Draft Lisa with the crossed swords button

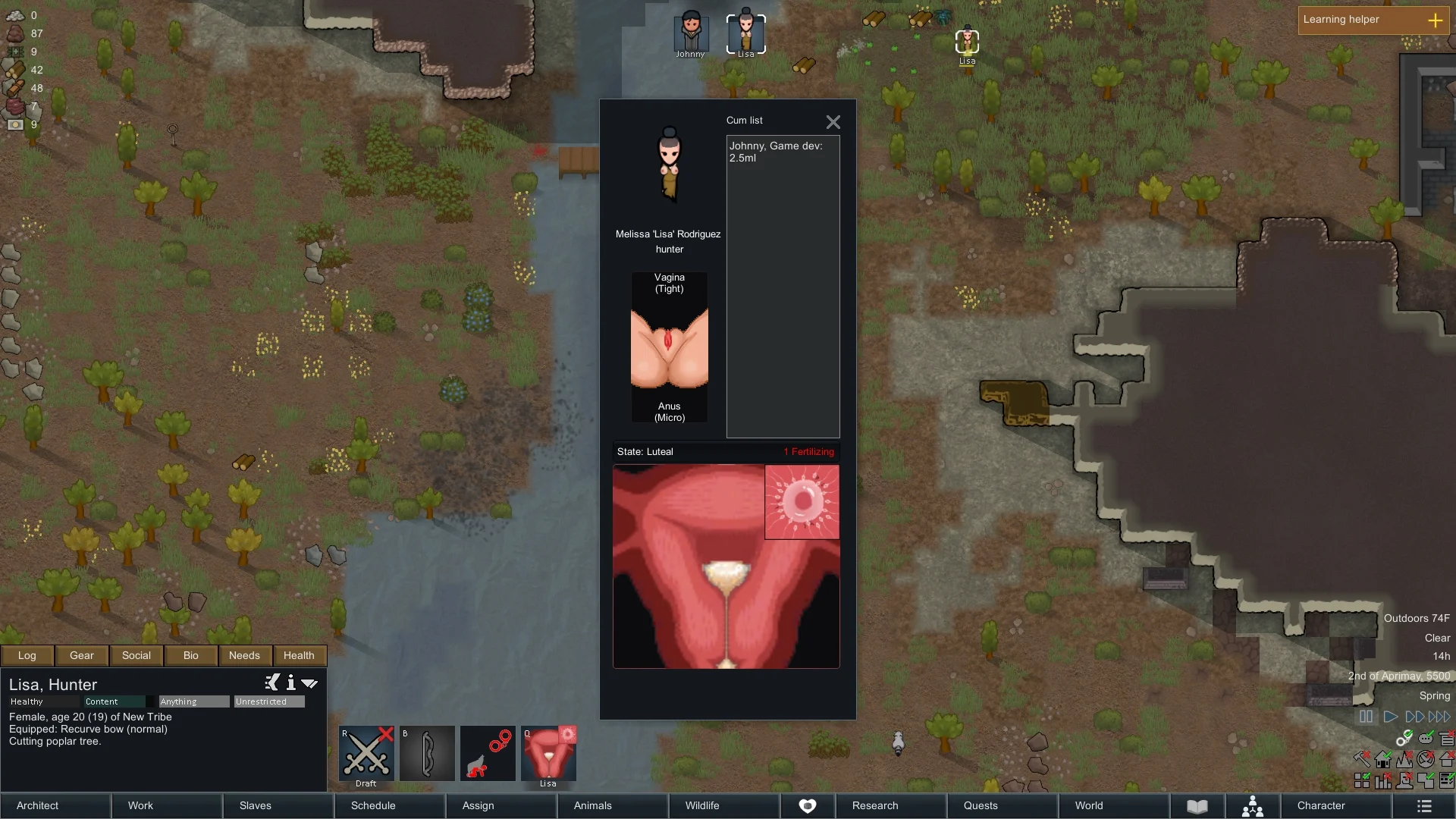pos(366,754)
